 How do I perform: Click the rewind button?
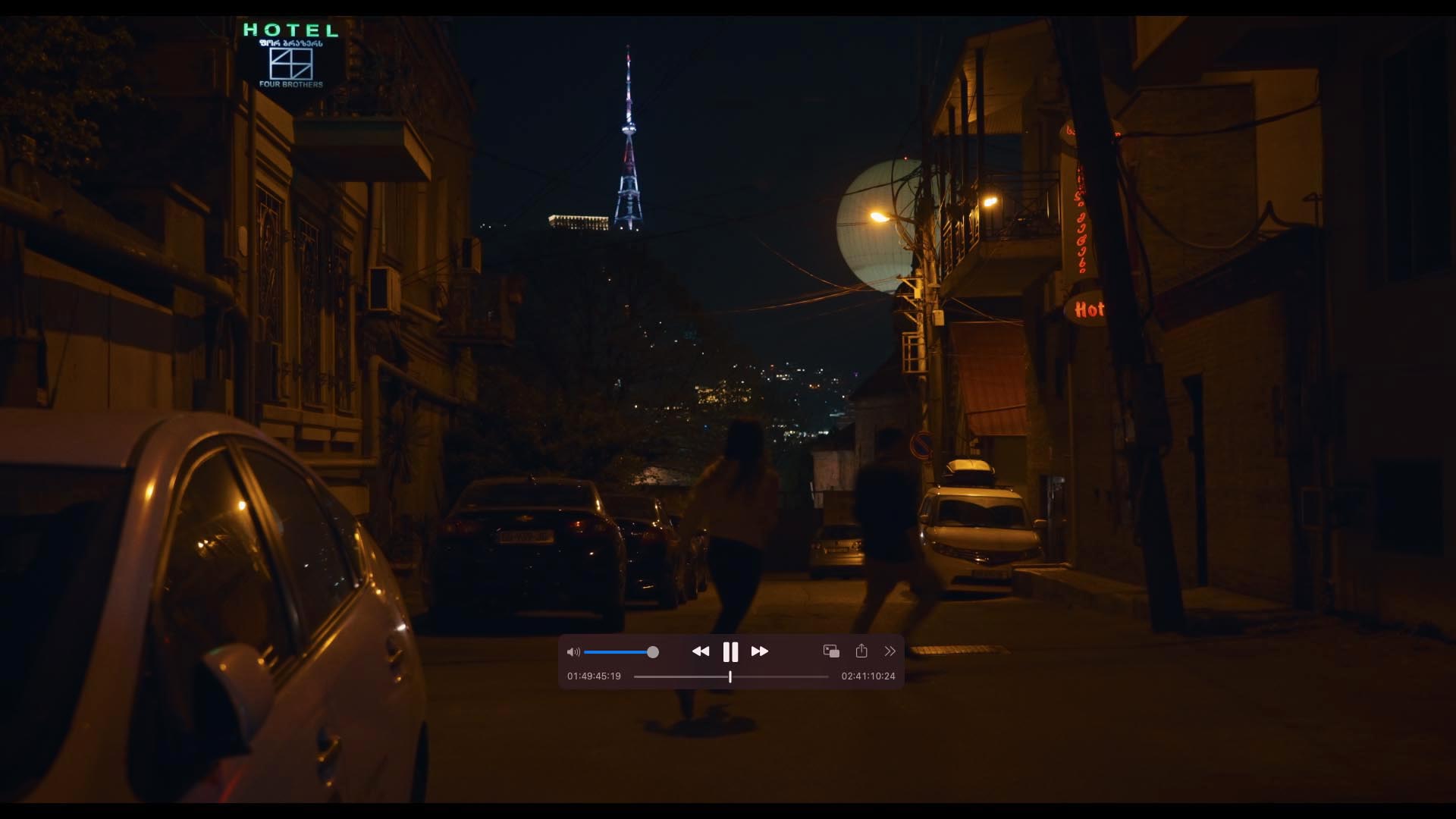(x=701, y=651)
